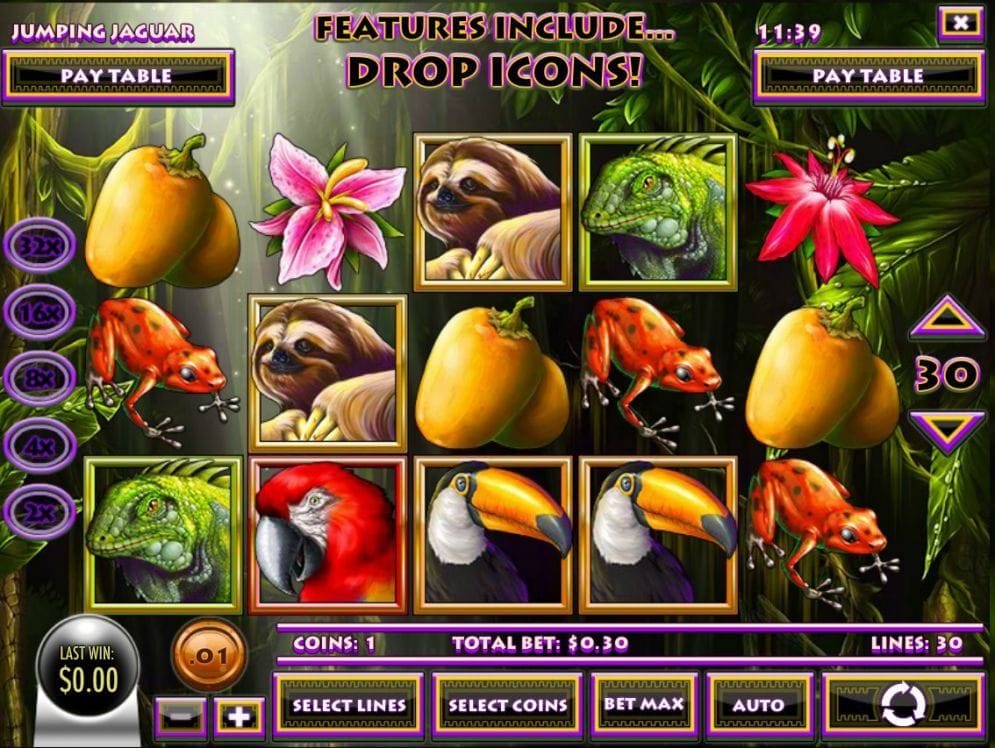This screenshot has height=748, width=995.
Task: Increase lines with the up arrow
Action: point(946,322)
